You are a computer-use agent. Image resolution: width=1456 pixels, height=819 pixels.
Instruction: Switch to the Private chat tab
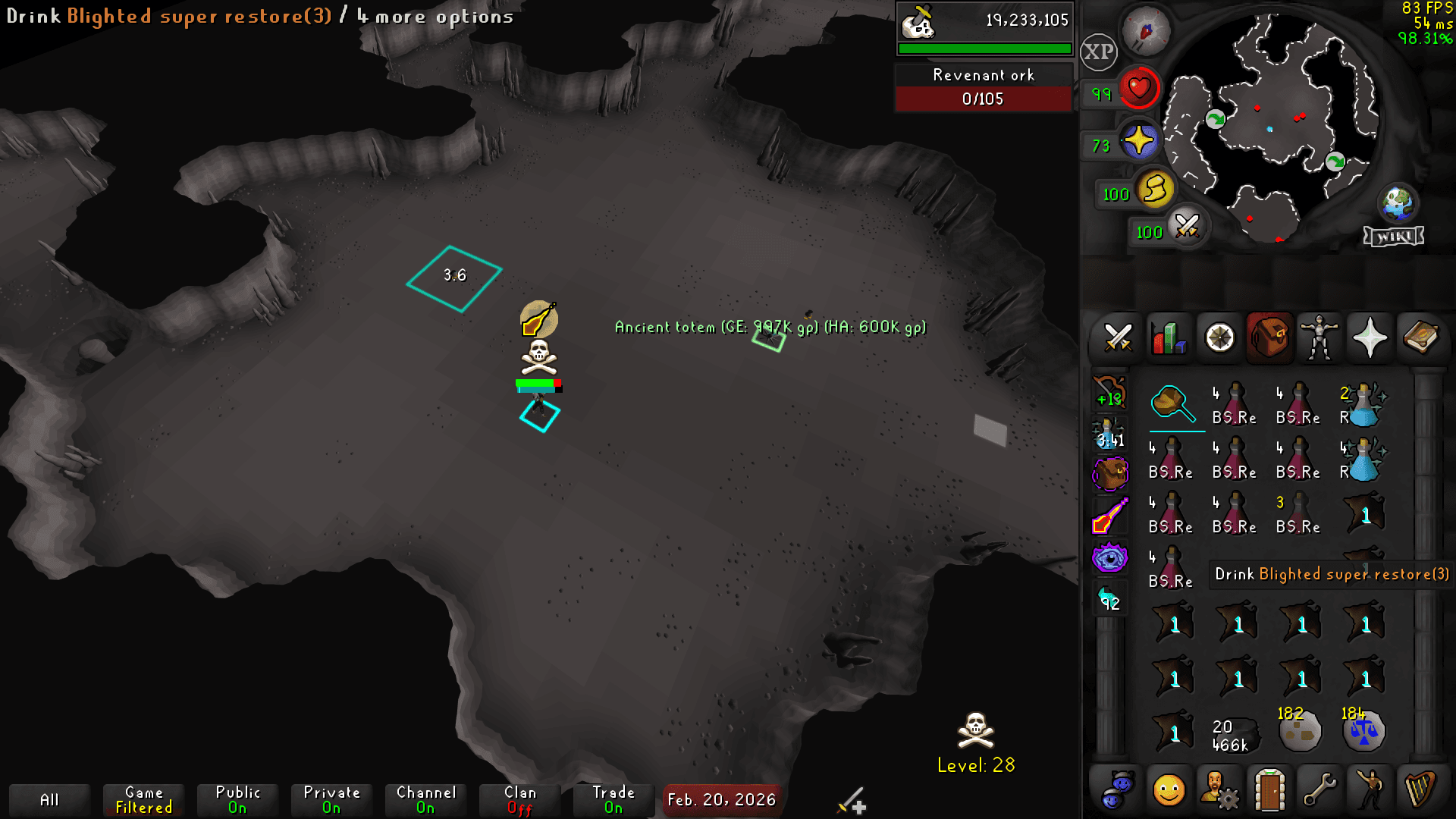pyautogui.click(x=331, y=798)
